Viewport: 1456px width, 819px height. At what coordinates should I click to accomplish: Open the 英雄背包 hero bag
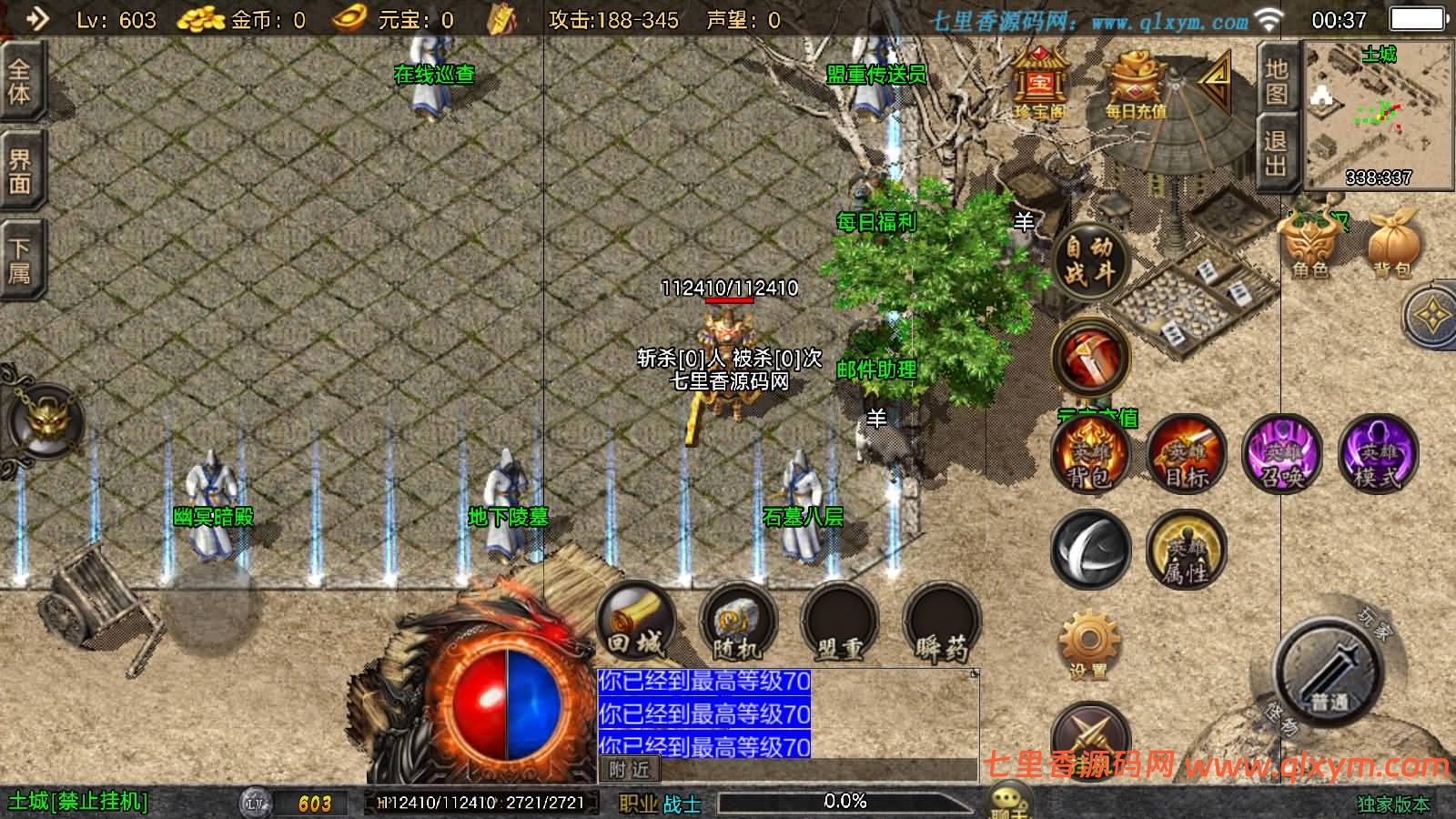[x=1089, y=457]
